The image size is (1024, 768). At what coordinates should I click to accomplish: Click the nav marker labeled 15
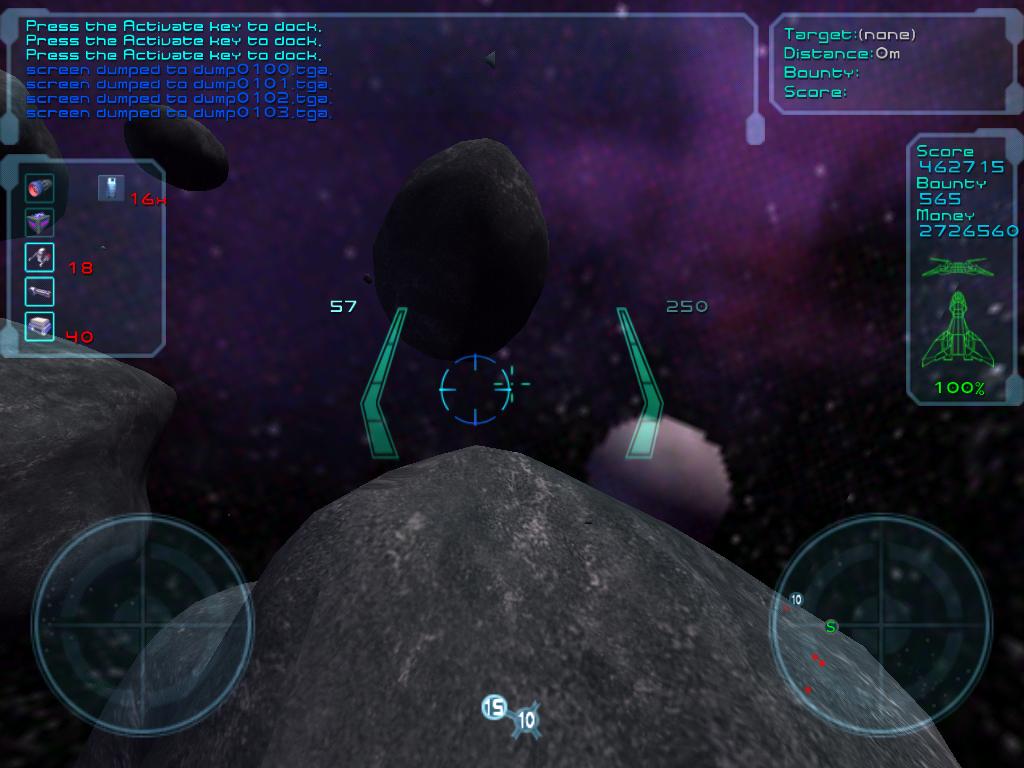pyautogui.click(x=494, y=708)
